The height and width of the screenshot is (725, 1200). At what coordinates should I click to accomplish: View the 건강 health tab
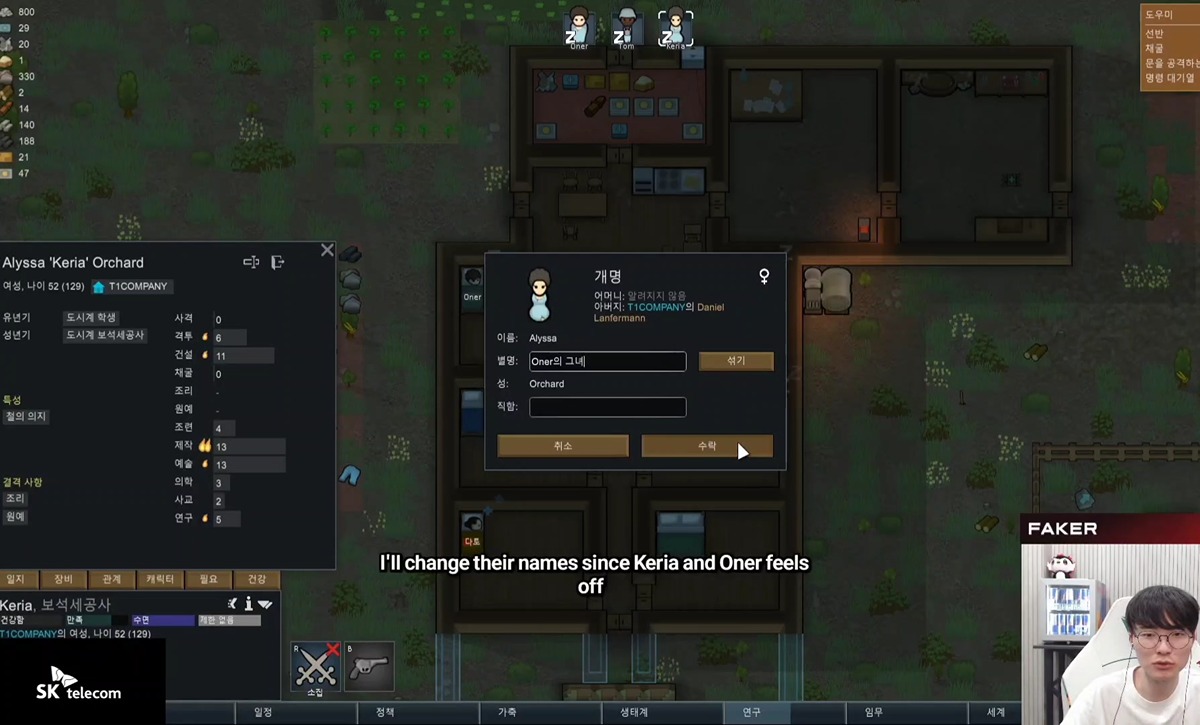pyautogui.click(x=257, y=579)
